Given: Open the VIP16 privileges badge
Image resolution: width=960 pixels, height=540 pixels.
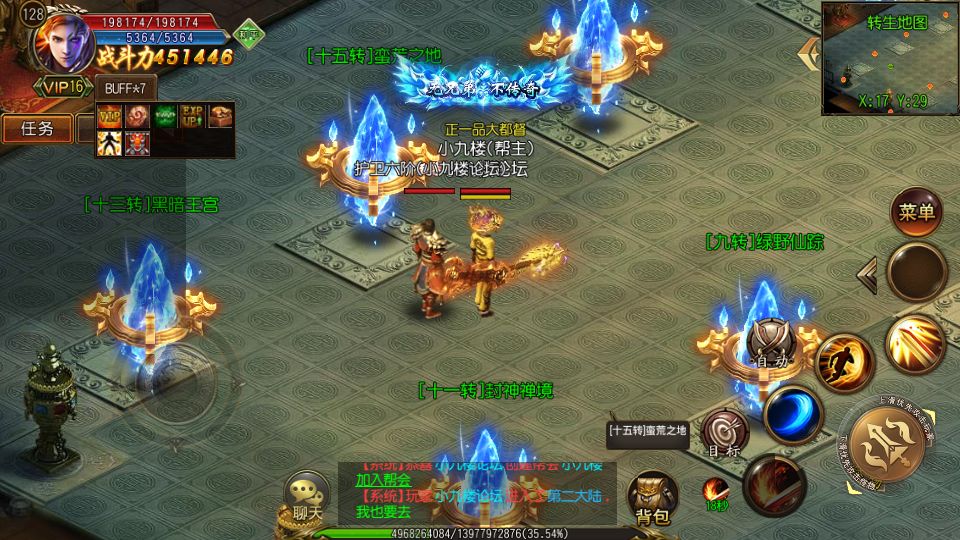Looking at the screenshot, I should [63, 87].
